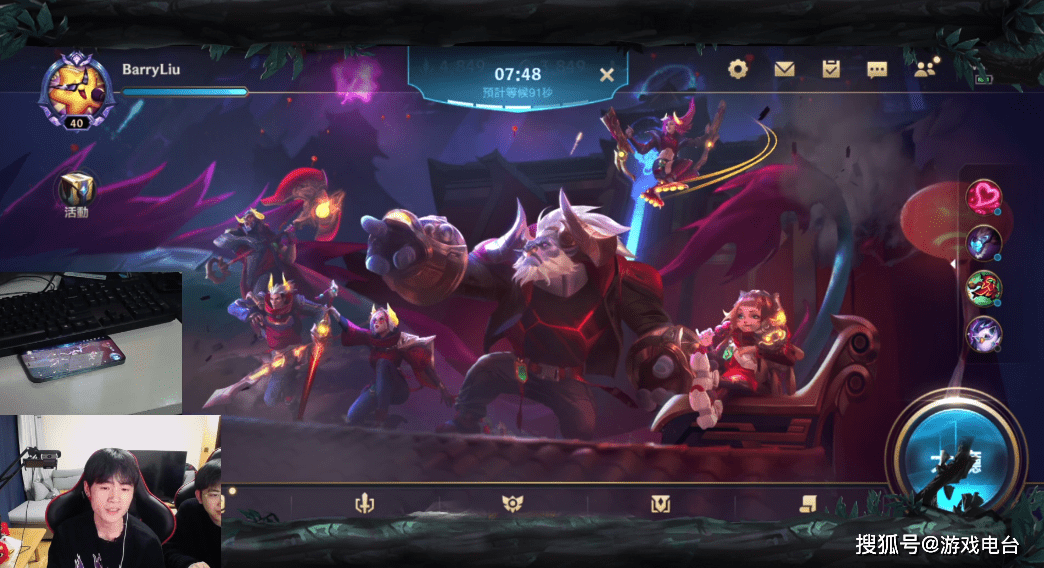1044x568 pixels.
Task: Open the friends list icon
Action: [925, 69]
